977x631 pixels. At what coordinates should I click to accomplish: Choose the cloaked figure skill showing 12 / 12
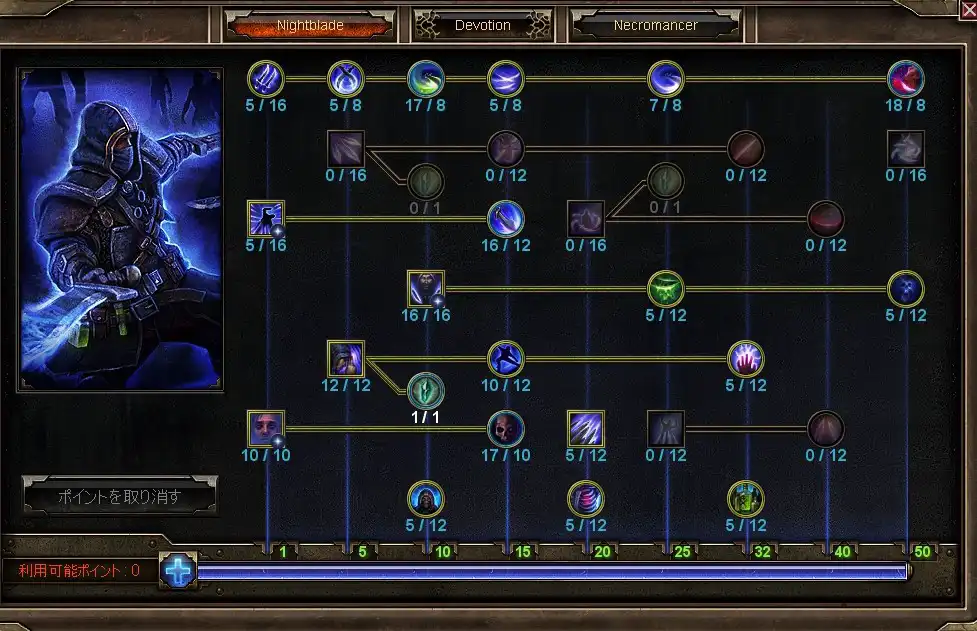click(346, 359)
